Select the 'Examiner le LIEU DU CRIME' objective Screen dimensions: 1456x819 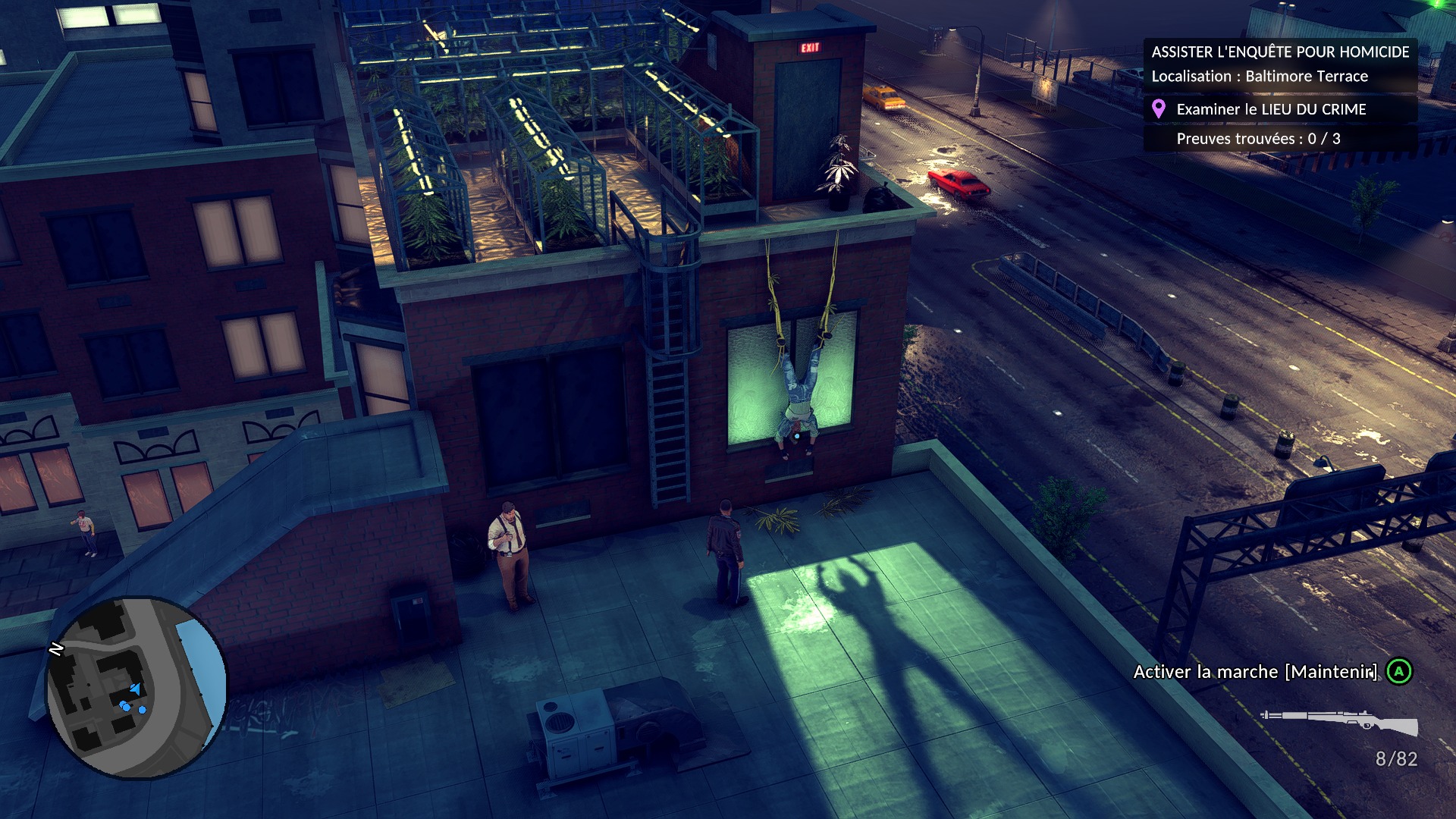[x=1271, y=109]
